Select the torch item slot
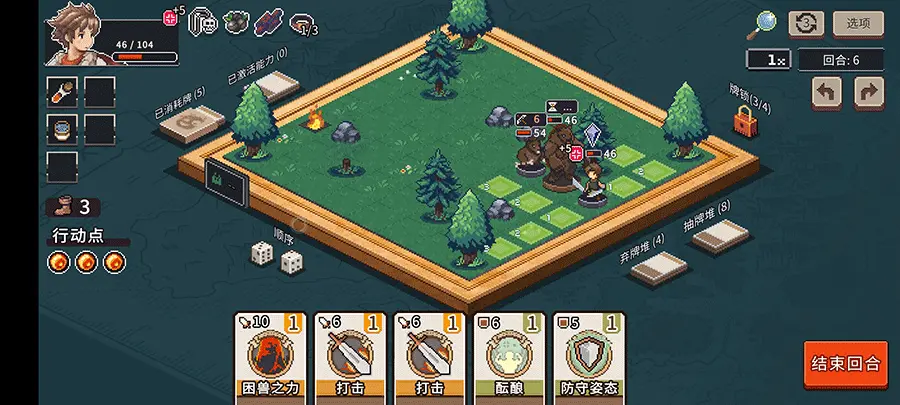Screen dimensions: 900x405 [x=62, y=92]
